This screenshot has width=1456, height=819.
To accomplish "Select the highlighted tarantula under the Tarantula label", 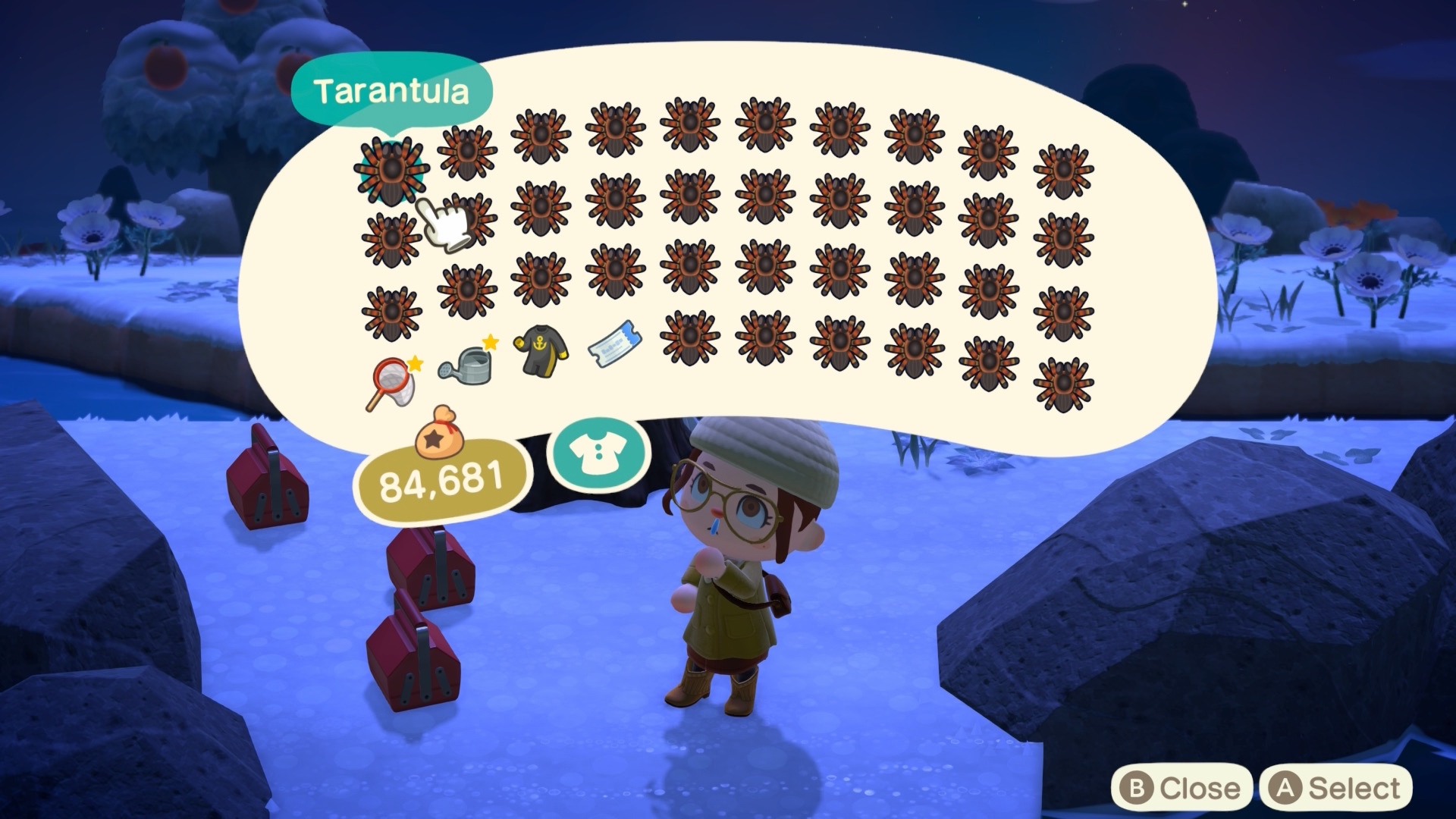I will point(391,170).
